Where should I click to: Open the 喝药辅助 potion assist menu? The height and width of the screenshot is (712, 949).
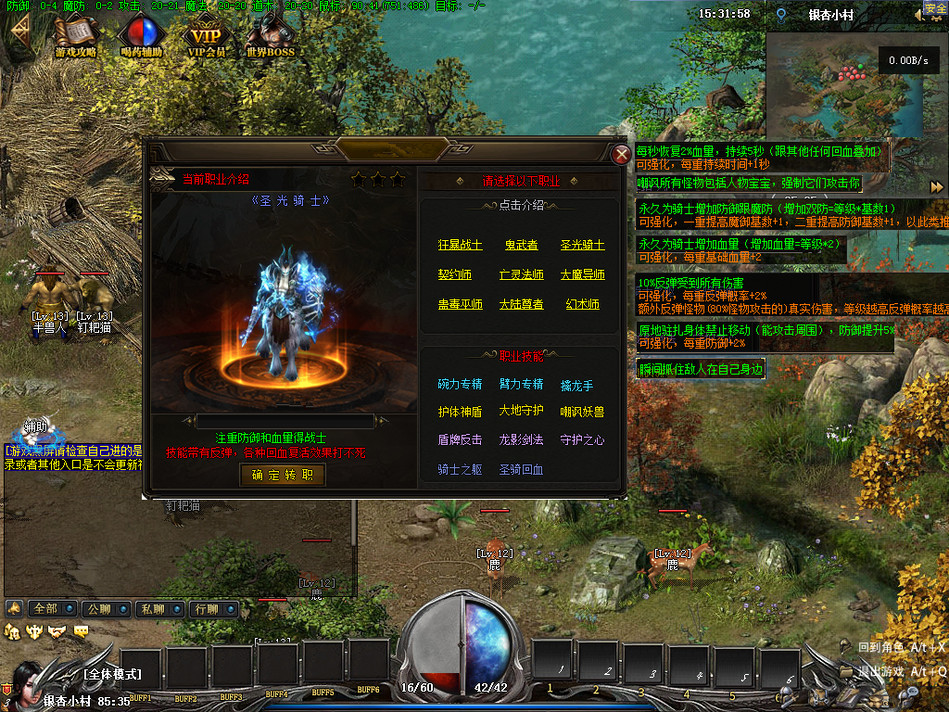click(x=141, y=38)
